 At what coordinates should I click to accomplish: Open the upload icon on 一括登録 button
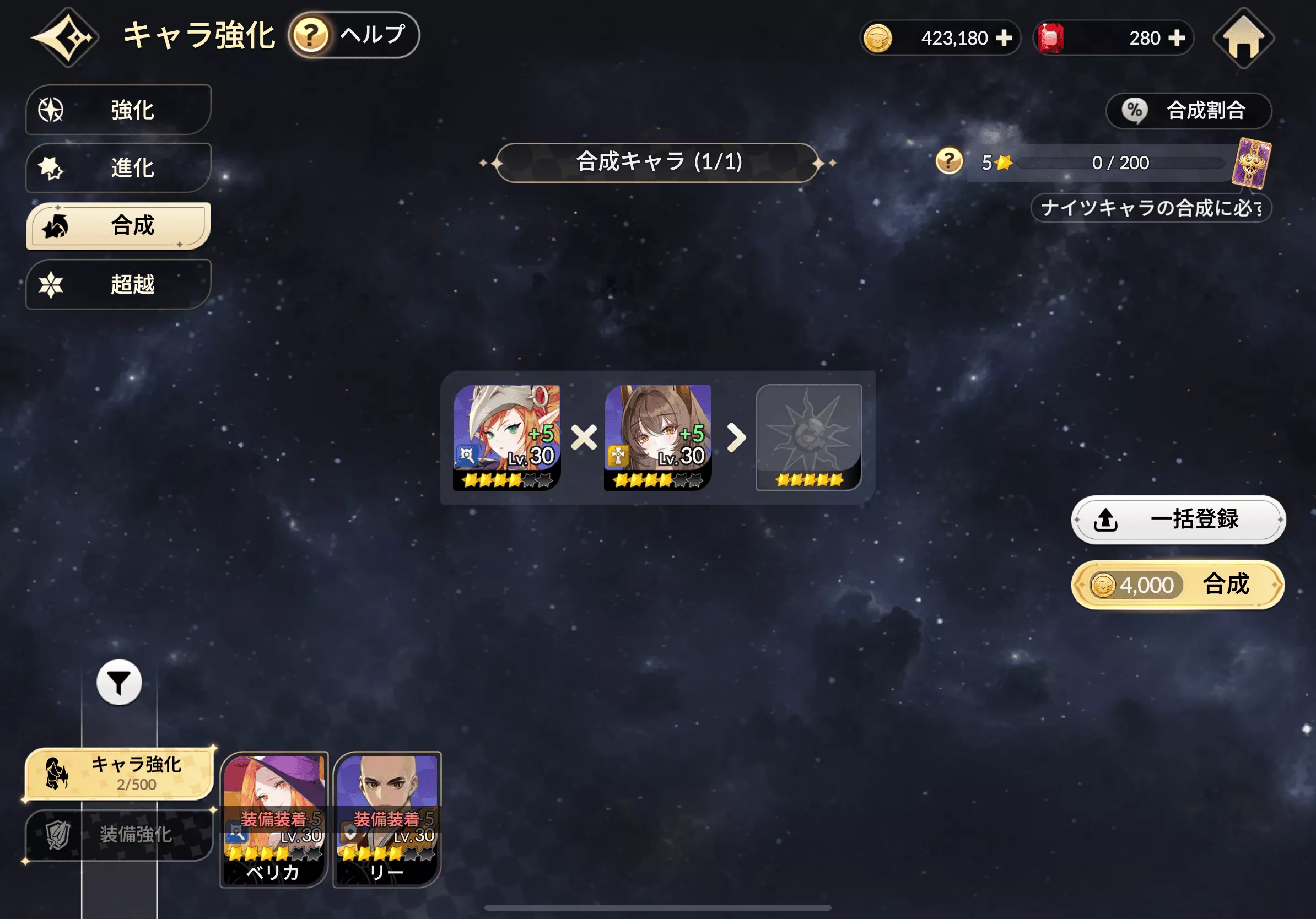[x=1107, y=520]
